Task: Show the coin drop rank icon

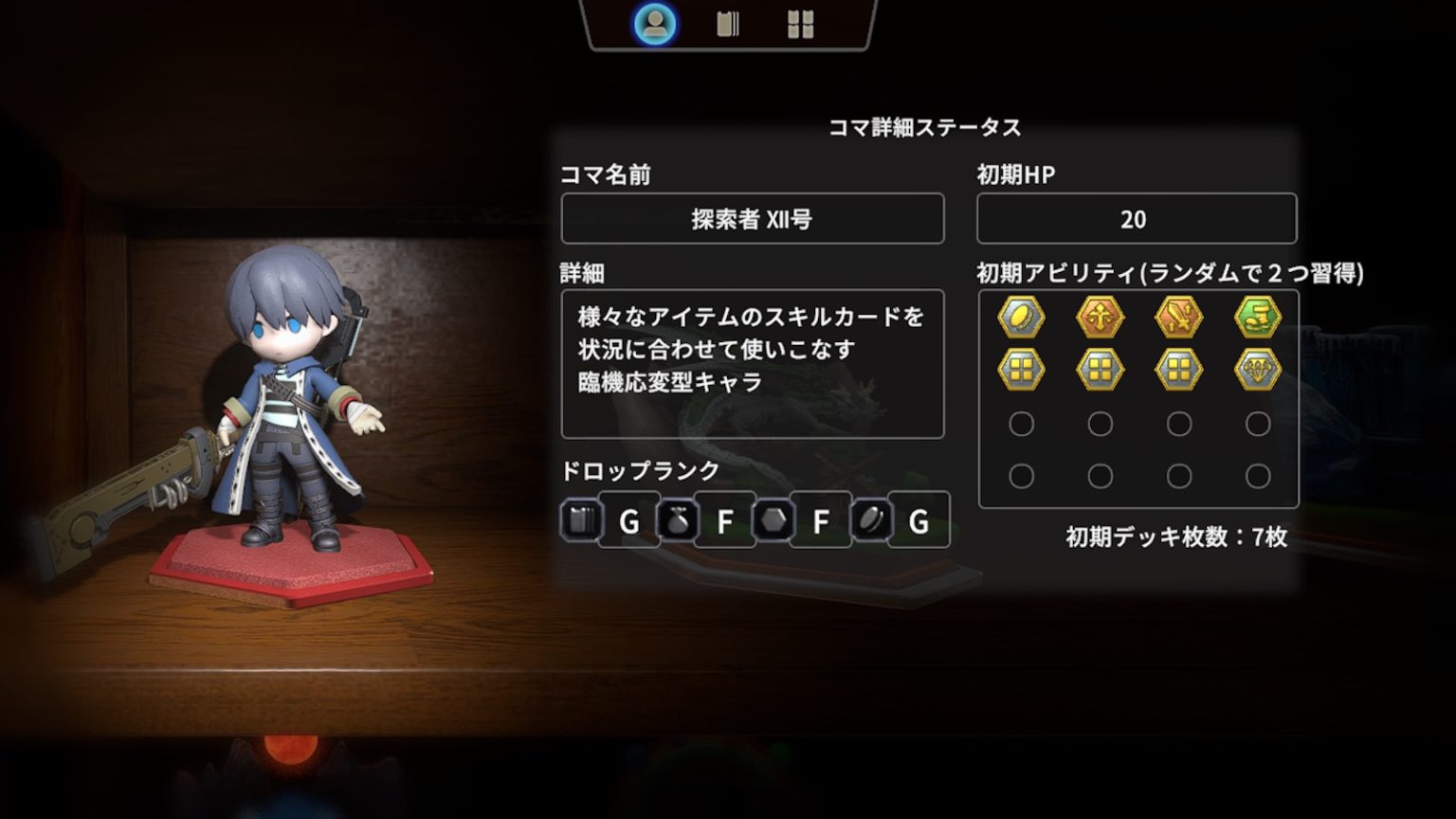Action: click(870, 520)
